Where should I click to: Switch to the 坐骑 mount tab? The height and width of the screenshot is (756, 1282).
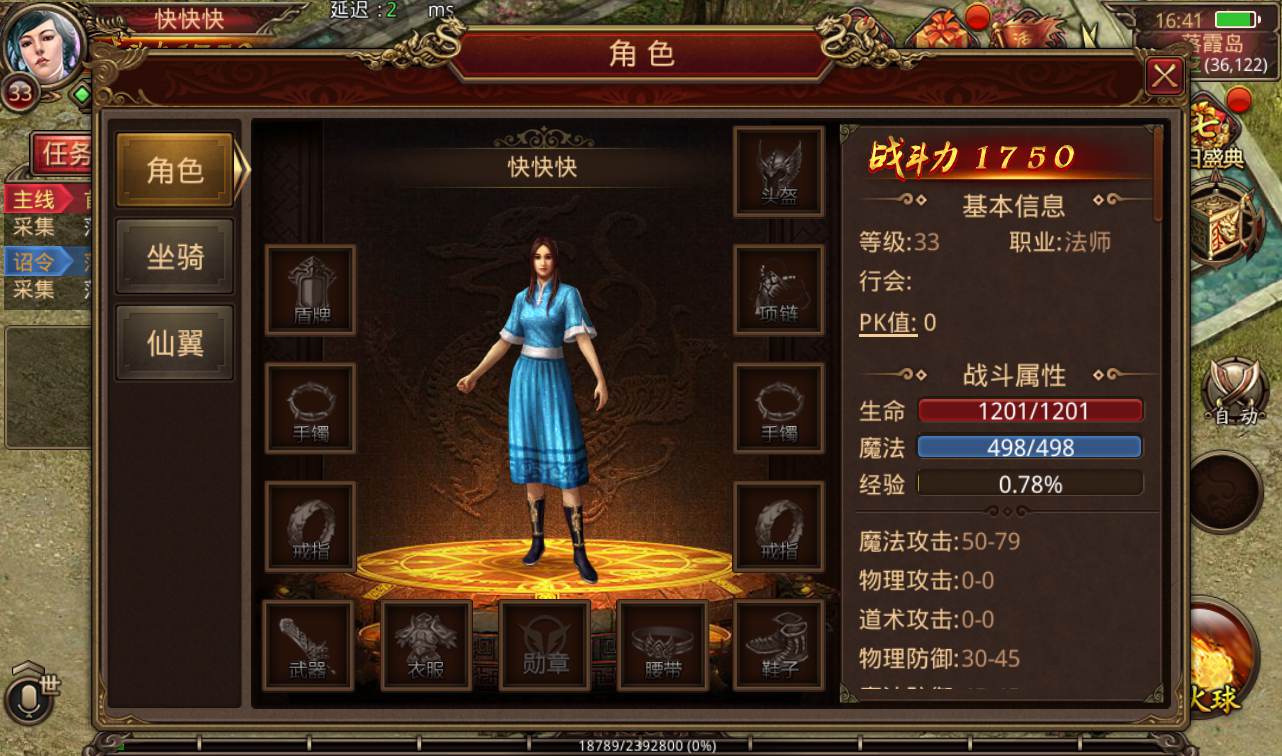(175, 257)
